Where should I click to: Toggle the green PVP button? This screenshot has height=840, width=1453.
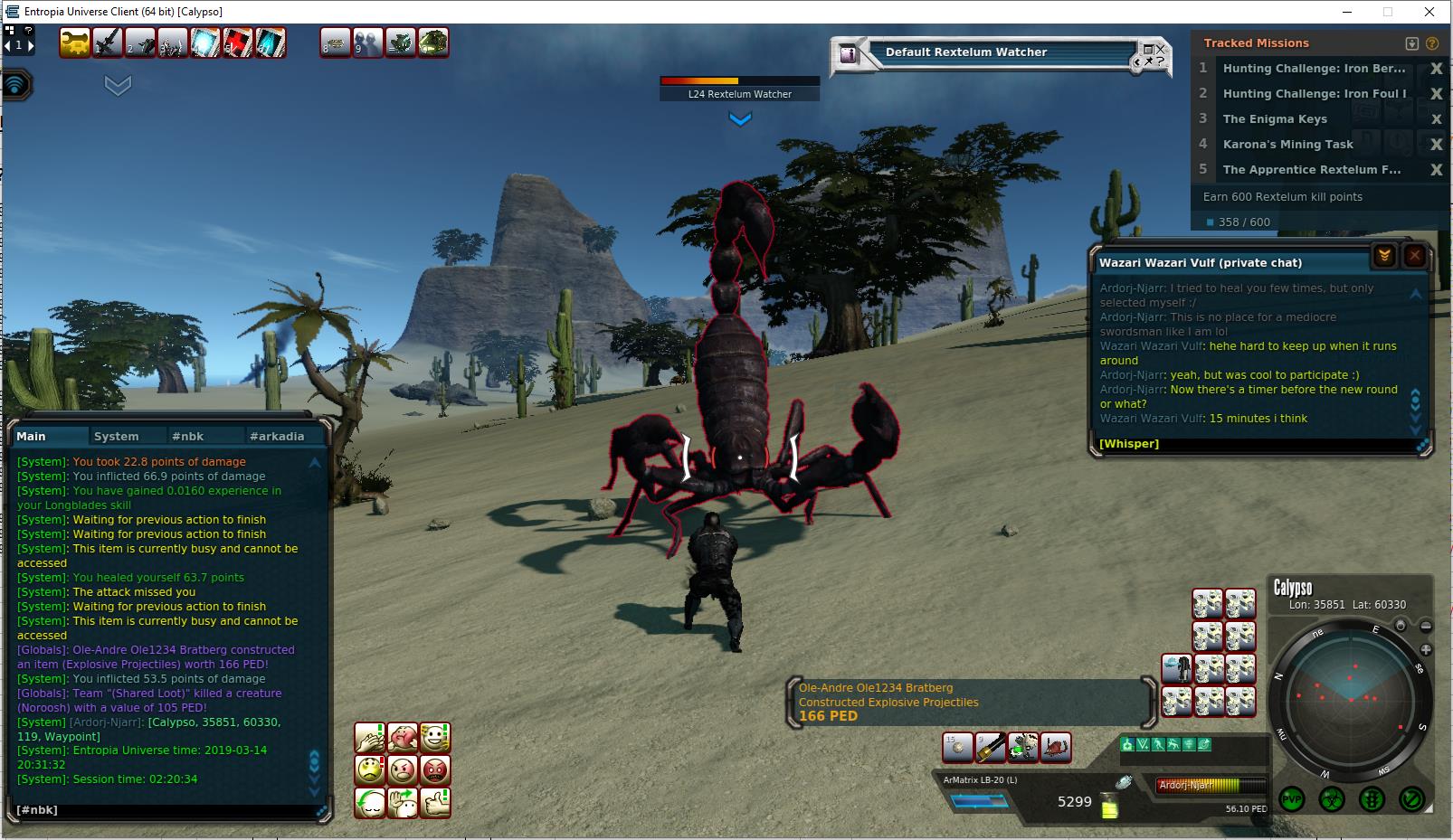1291,799
